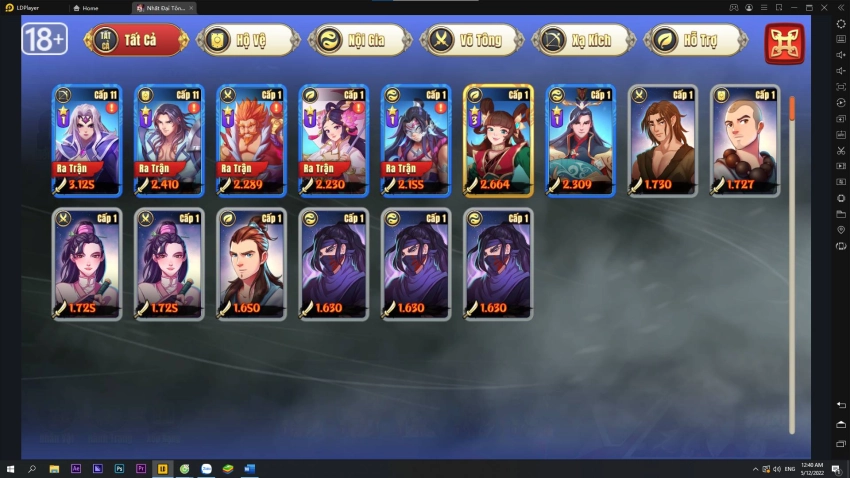850x478 pixels.
Task: Open the hero card with power 2.230
Action: (x=334, y=140)
